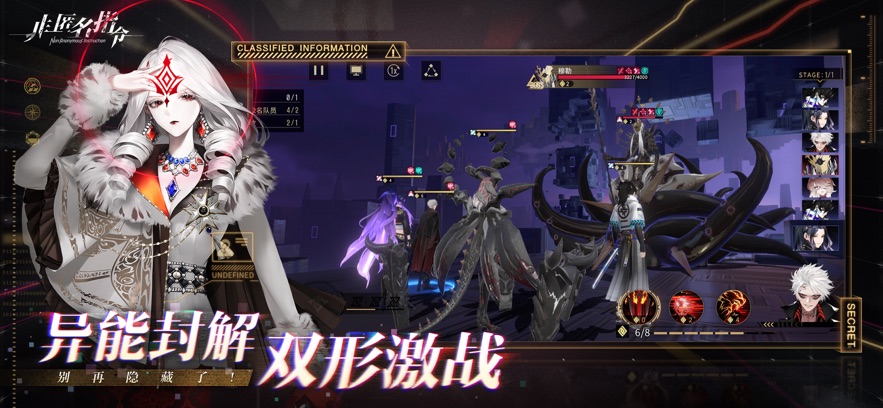883x408 pixels.
Task: Click the triangle nodes icon
Action: [x=432, y=71]
